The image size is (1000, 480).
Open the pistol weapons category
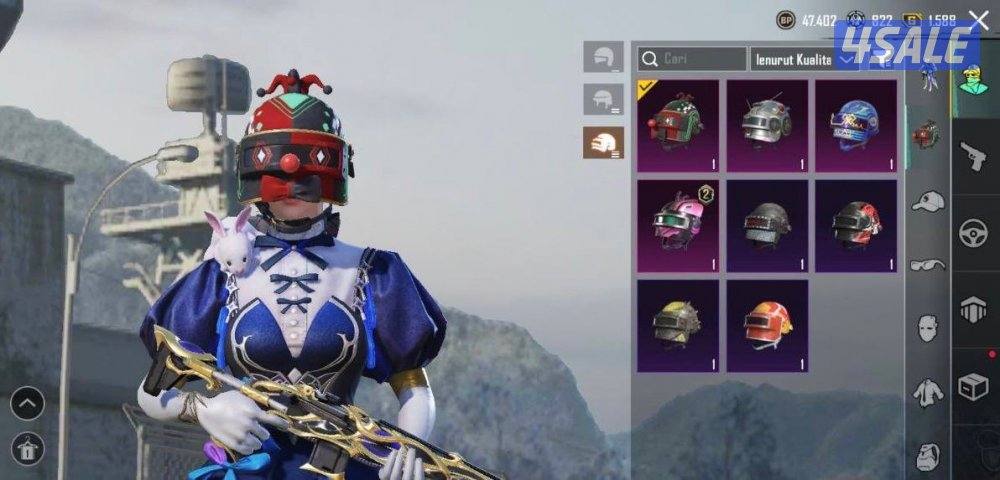point(973,155)
